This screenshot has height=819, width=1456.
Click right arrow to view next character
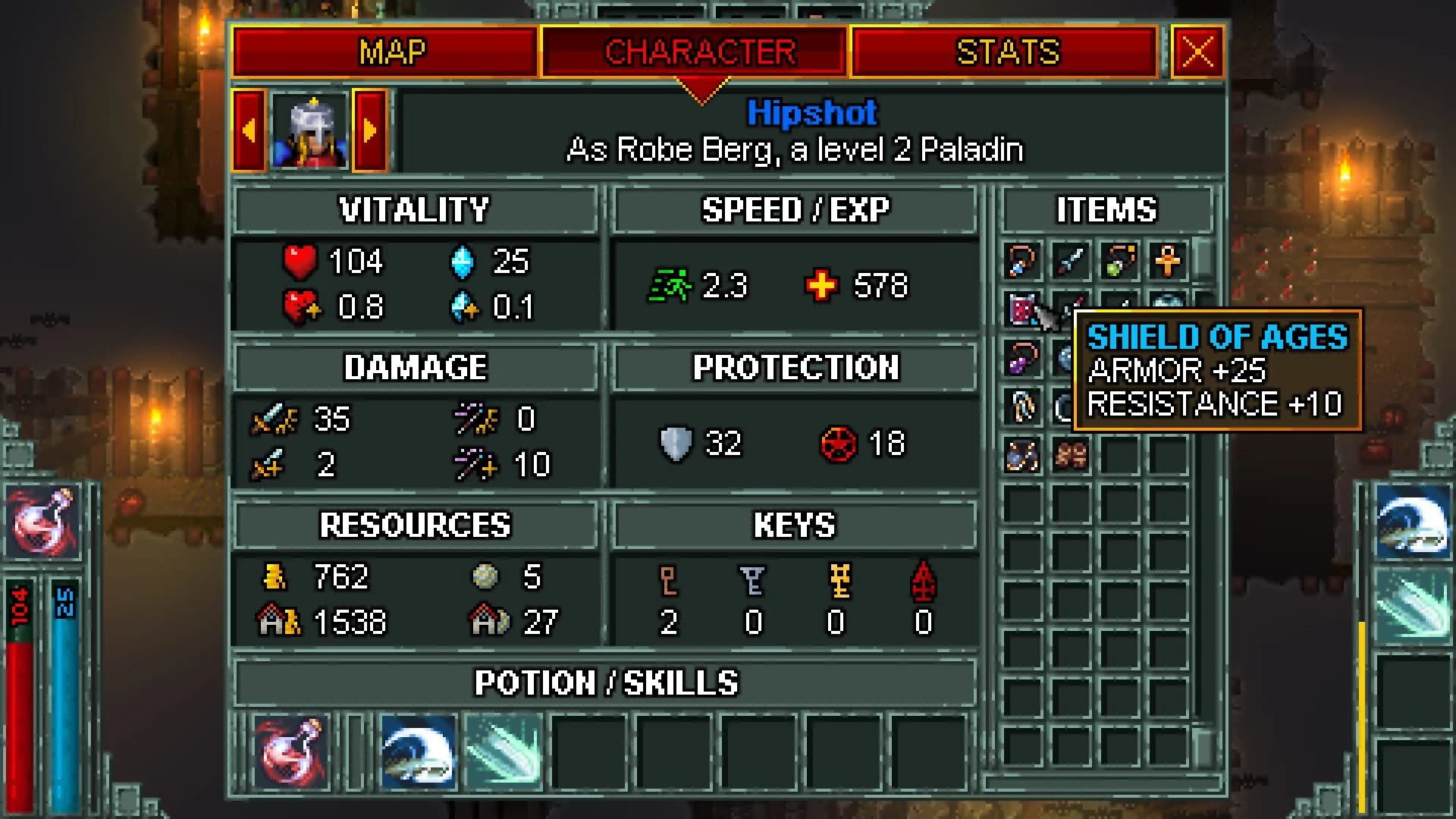[x=371, y=130]
